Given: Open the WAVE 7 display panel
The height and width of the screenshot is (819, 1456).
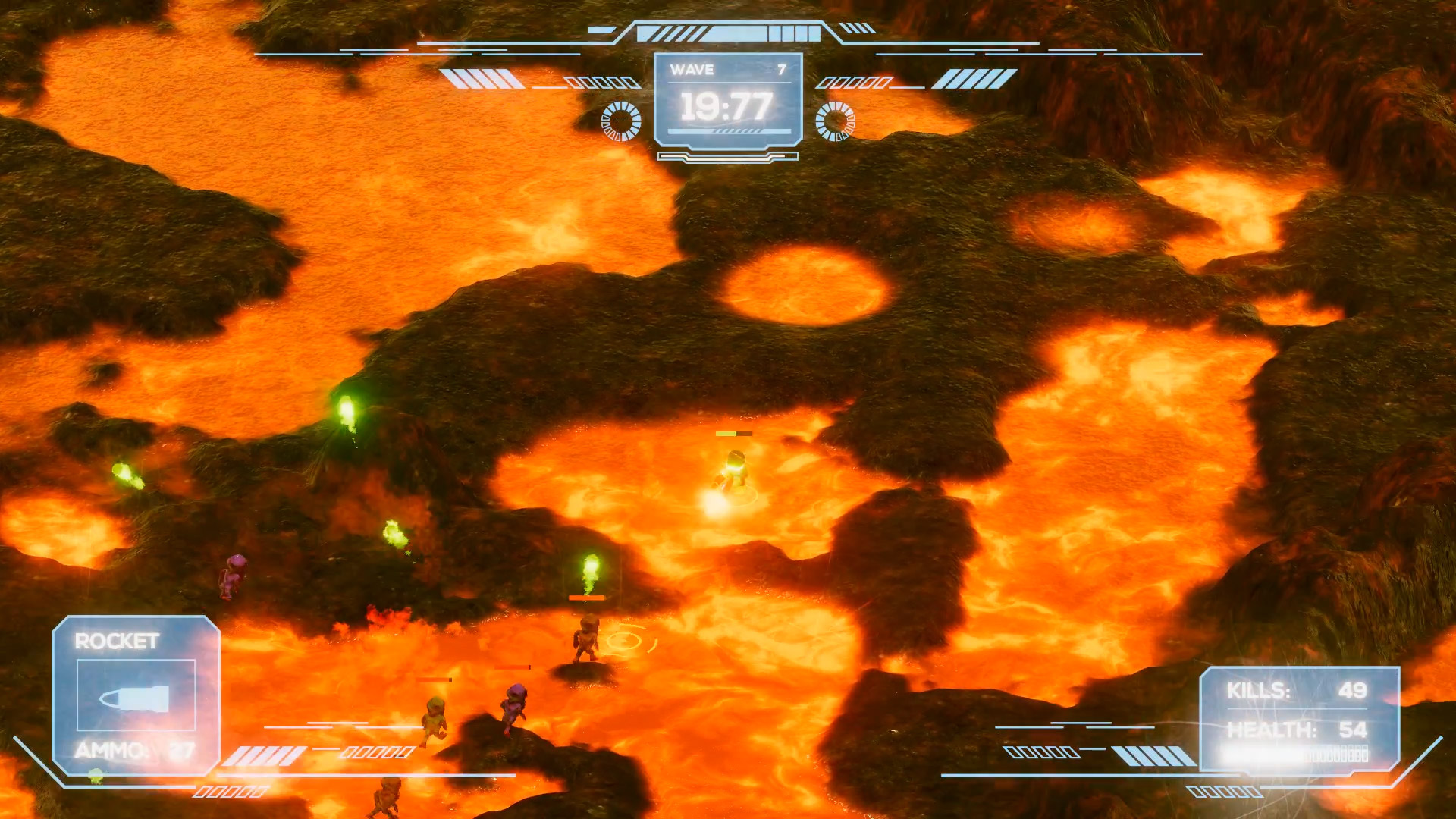Looking at the screenshot, I should (728, 71).
